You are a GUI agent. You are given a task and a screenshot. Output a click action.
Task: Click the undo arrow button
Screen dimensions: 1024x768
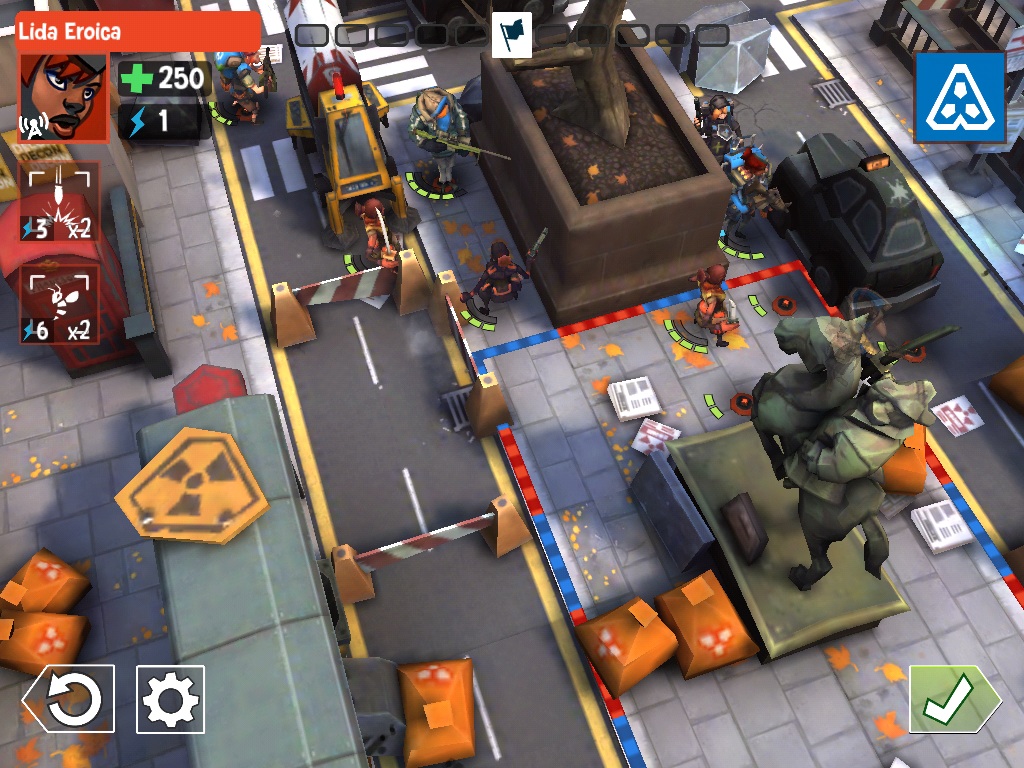70,699
